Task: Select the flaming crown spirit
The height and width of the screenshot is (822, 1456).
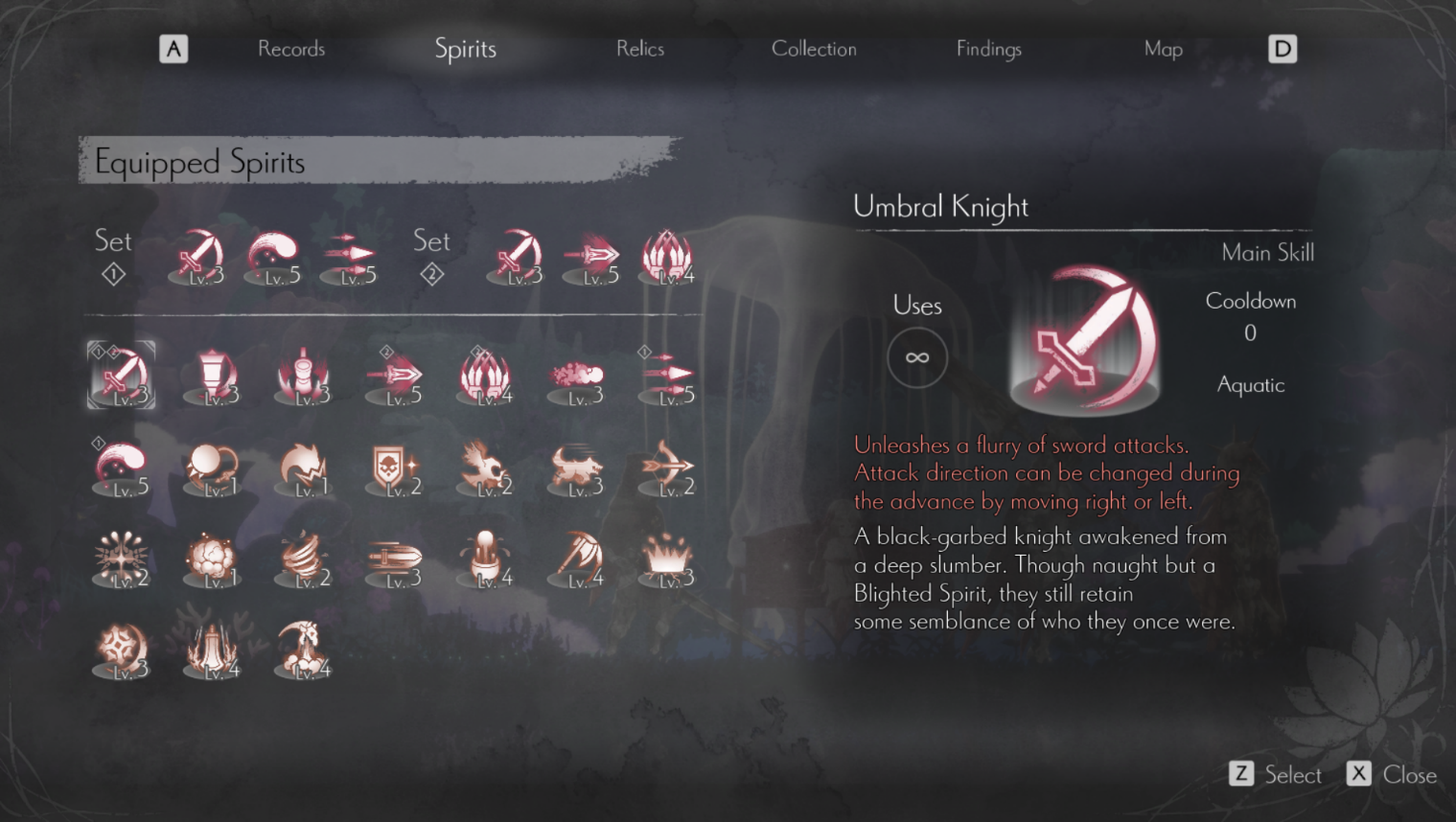Action: tap(668, 559)
